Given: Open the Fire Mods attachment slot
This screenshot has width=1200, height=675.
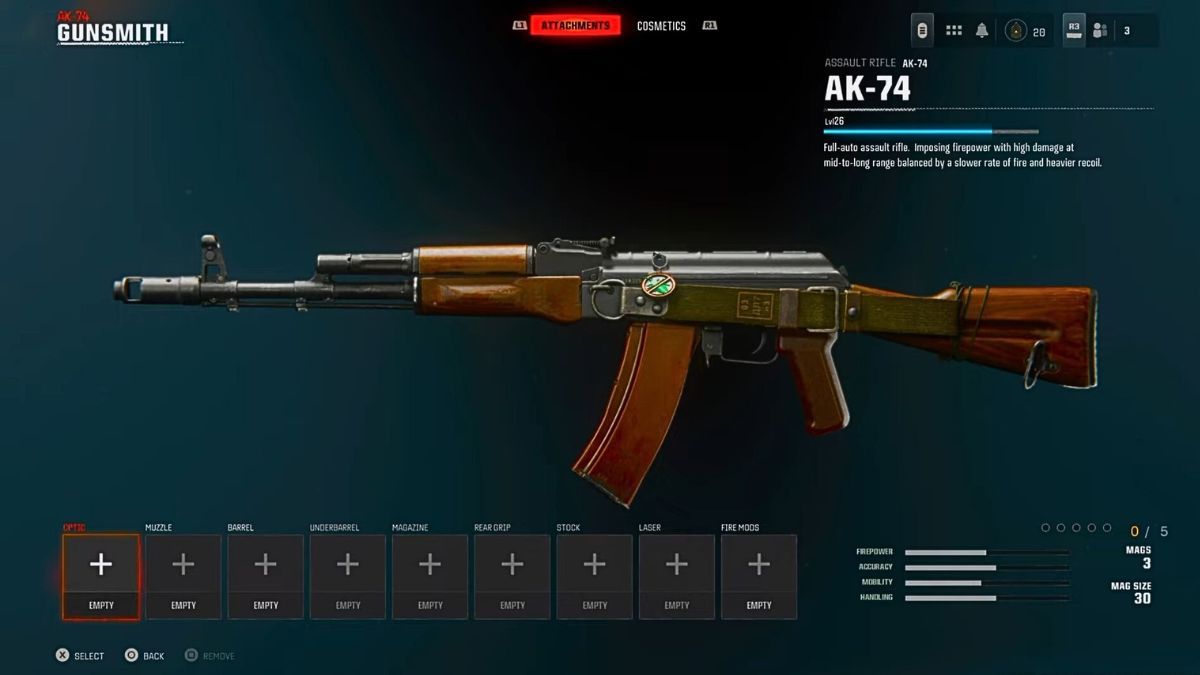Looking at the screenshot, I should pyautogui.click(x=759, y=575).
